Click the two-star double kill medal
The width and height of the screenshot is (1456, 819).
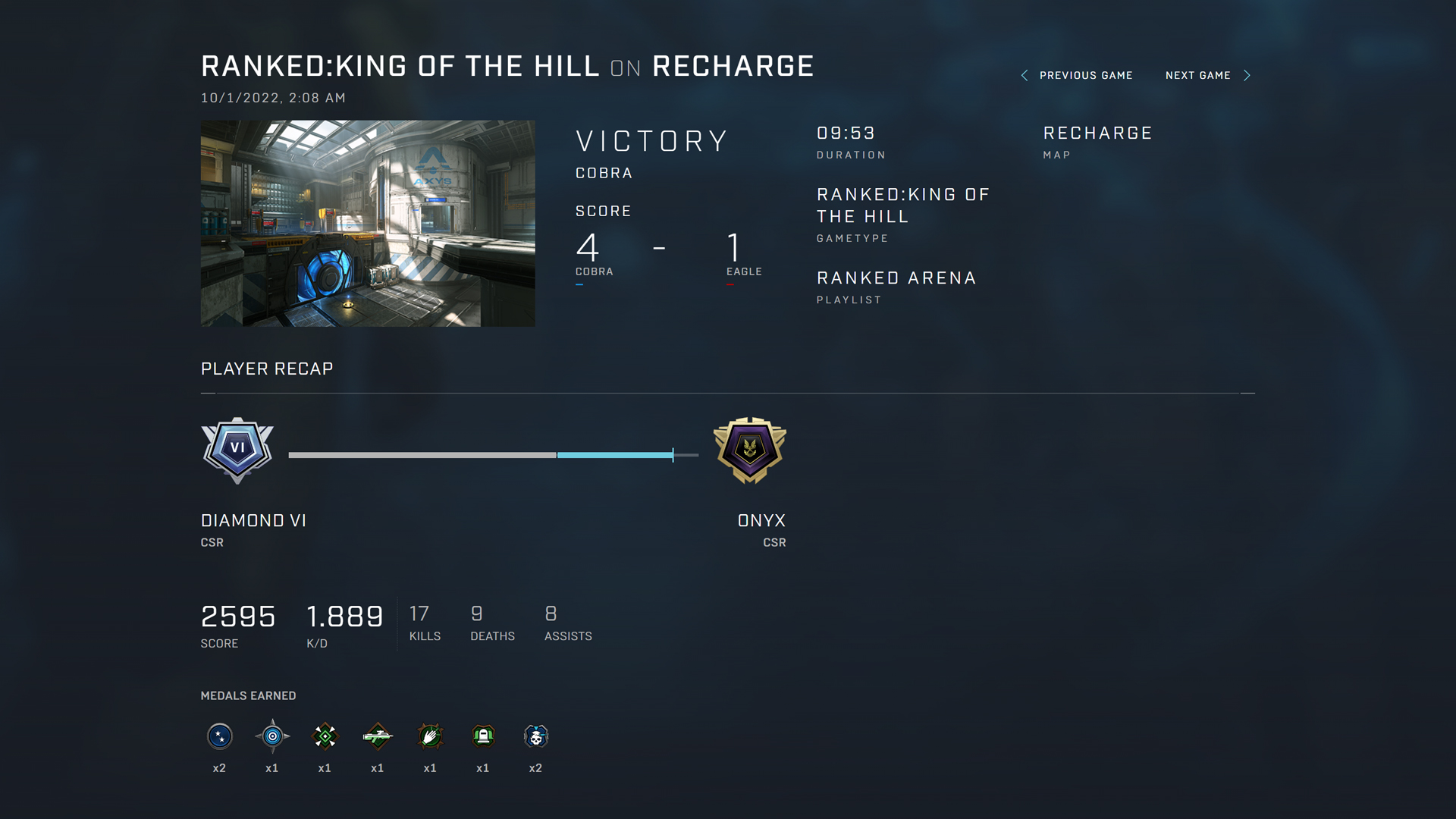220,736
